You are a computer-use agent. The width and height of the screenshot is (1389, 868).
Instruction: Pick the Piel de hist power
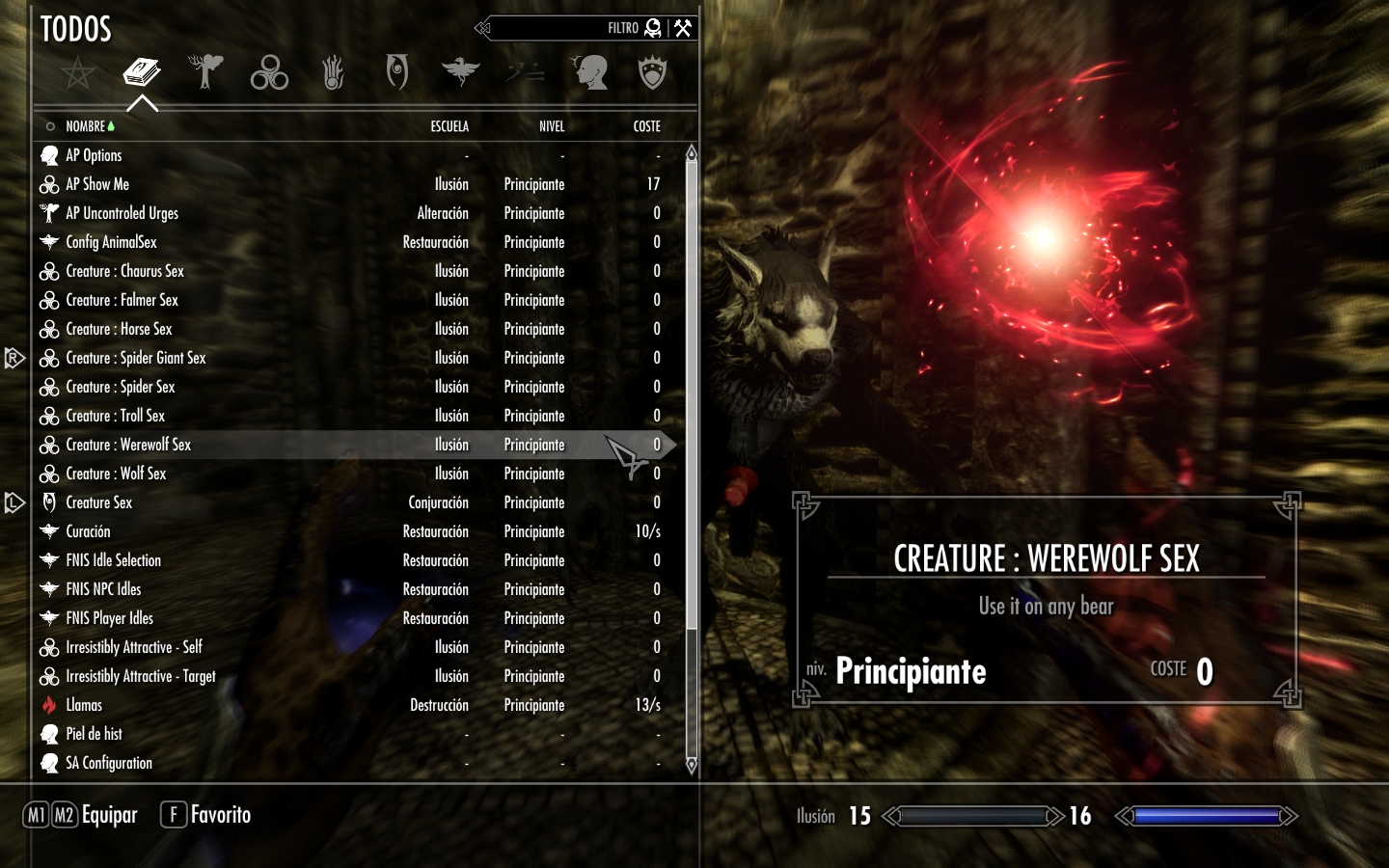click(94, 734)
